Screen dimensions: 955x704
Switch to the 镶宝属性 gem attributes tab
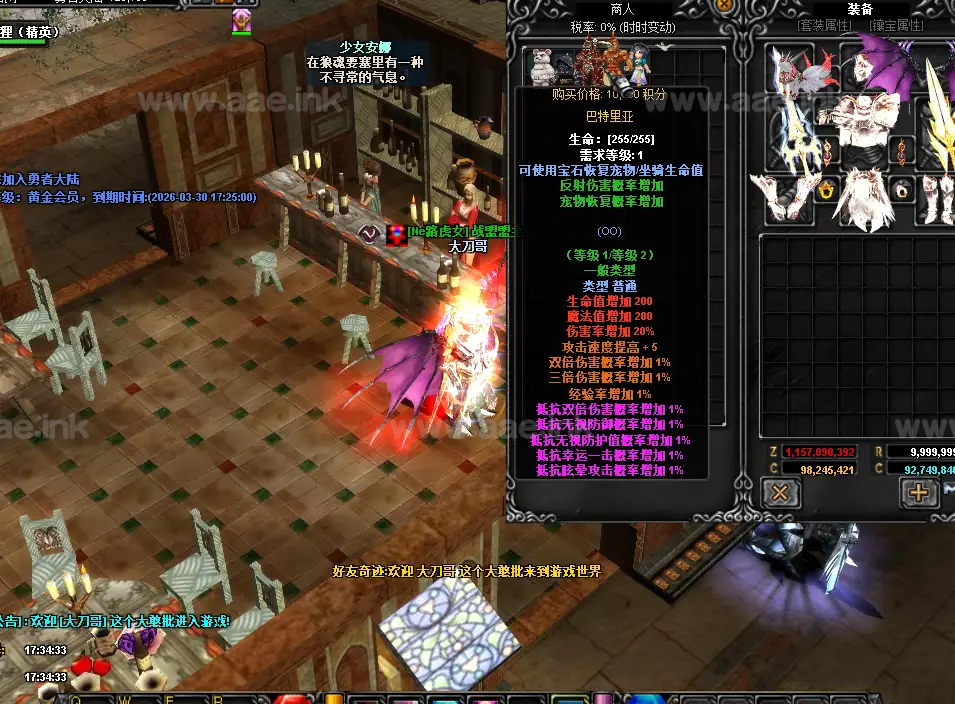click(899, 26)
